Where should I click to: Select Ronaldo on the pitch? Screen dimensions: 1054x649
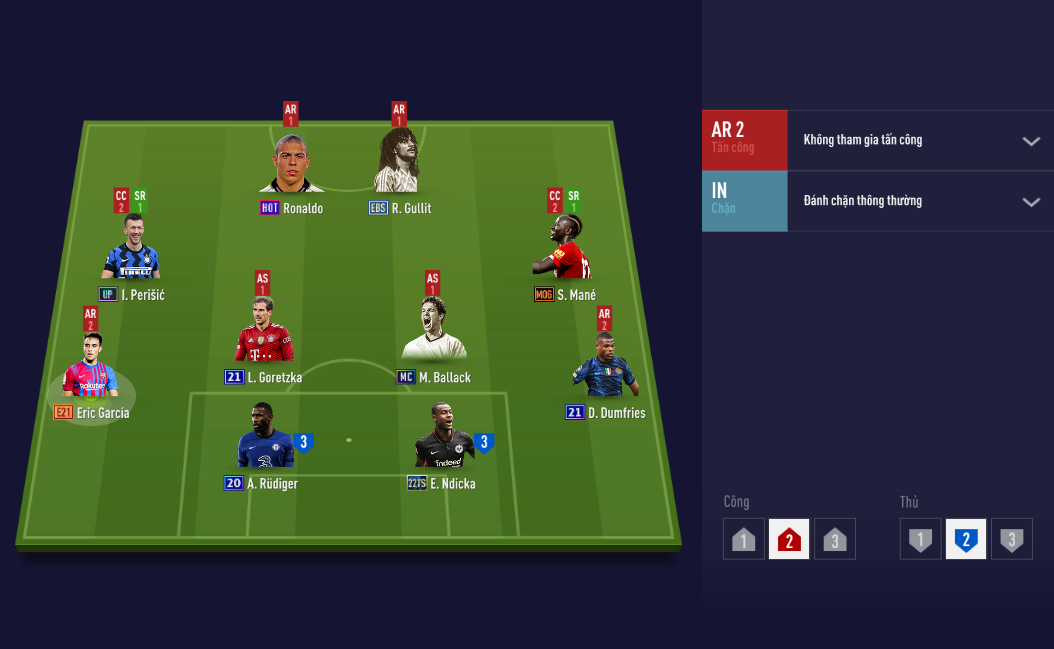coord(291,164)
